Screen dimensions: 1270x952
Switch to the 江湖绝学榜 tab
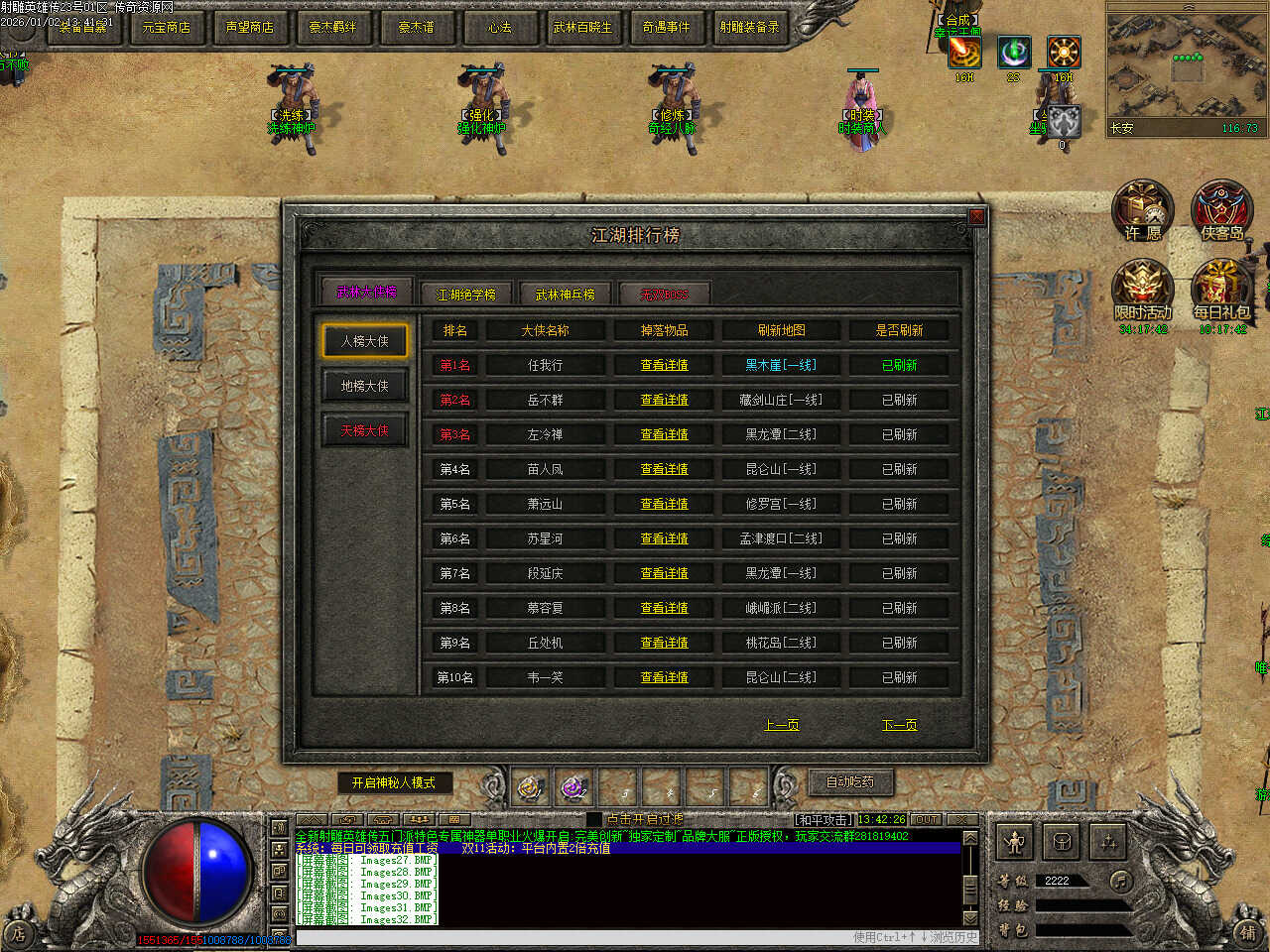(x=465, y=295)
